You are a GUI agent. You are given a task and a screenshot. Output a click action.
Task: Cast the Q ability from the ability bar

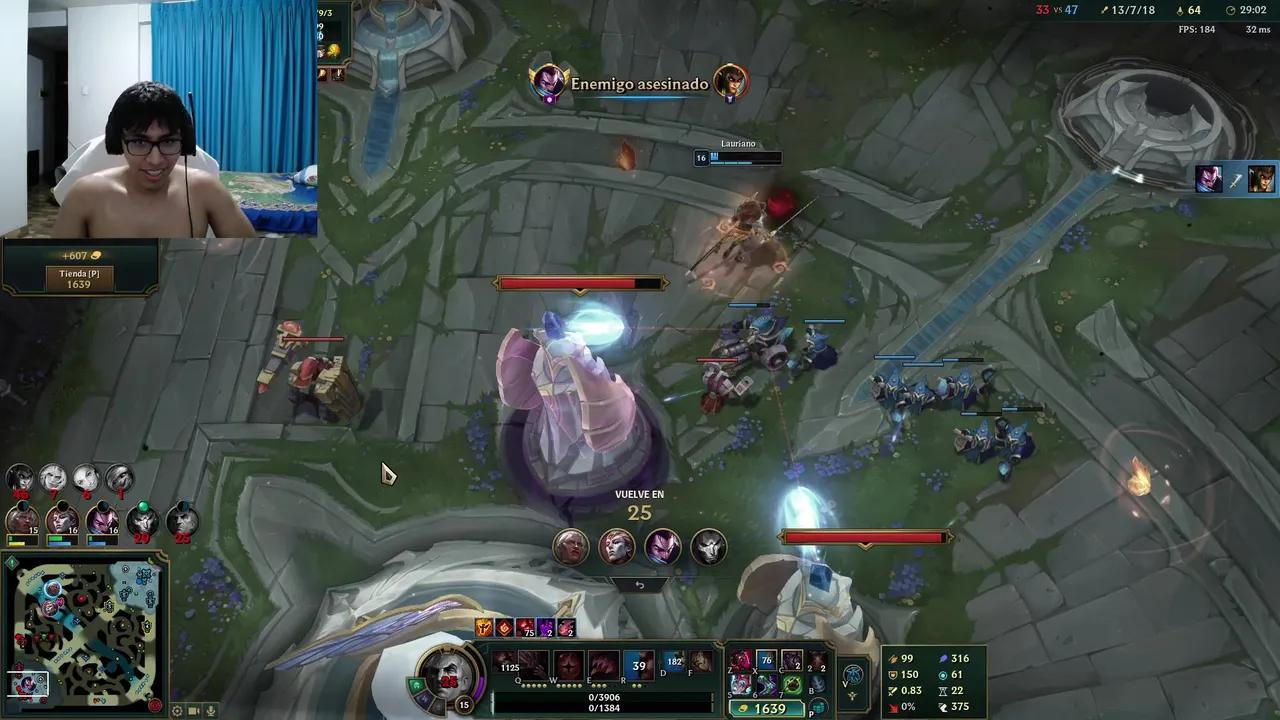[504, 663]
